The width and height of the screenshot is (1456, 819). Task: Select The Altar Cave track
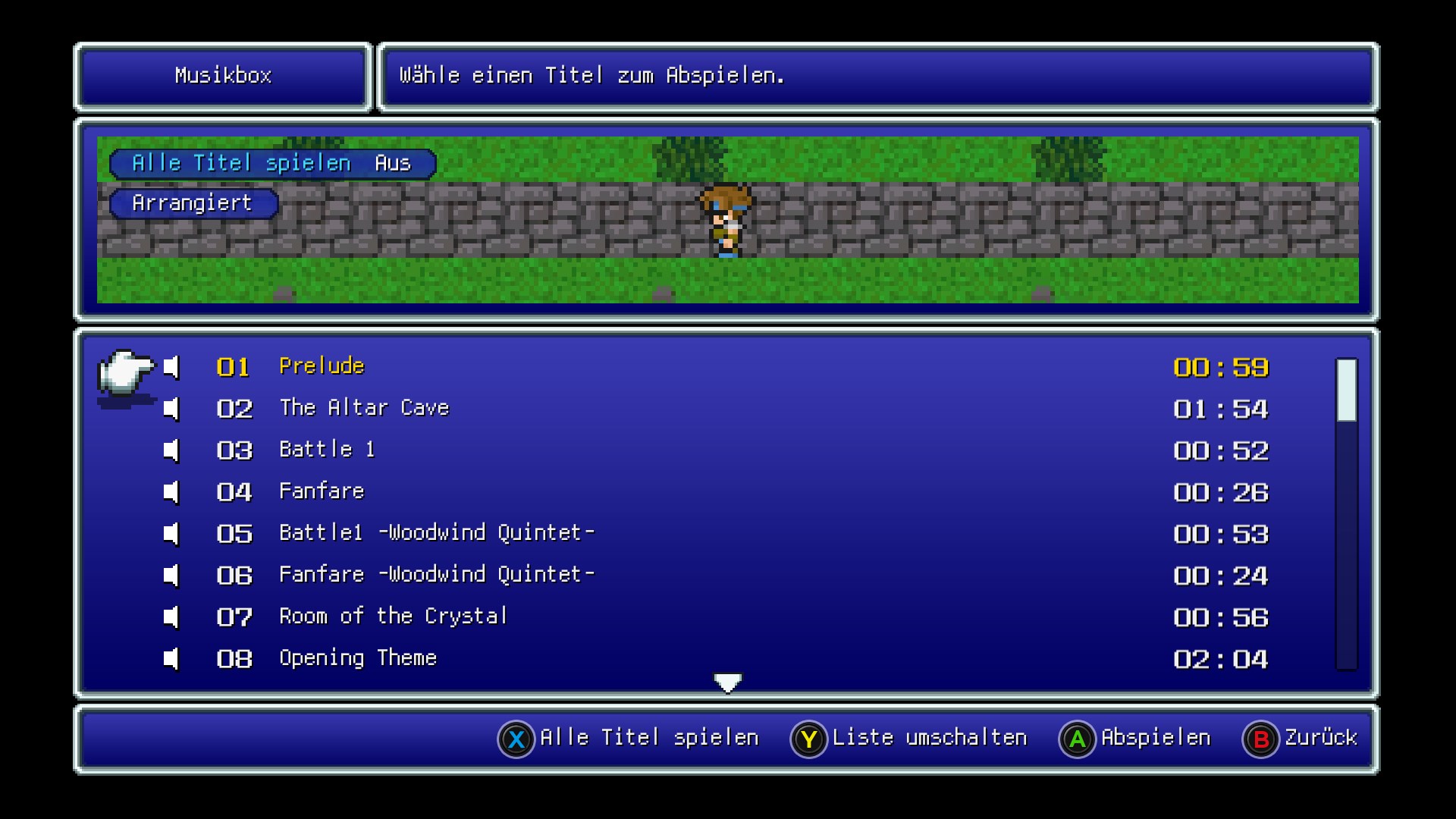pyautogui.click(x=364, y=409)
